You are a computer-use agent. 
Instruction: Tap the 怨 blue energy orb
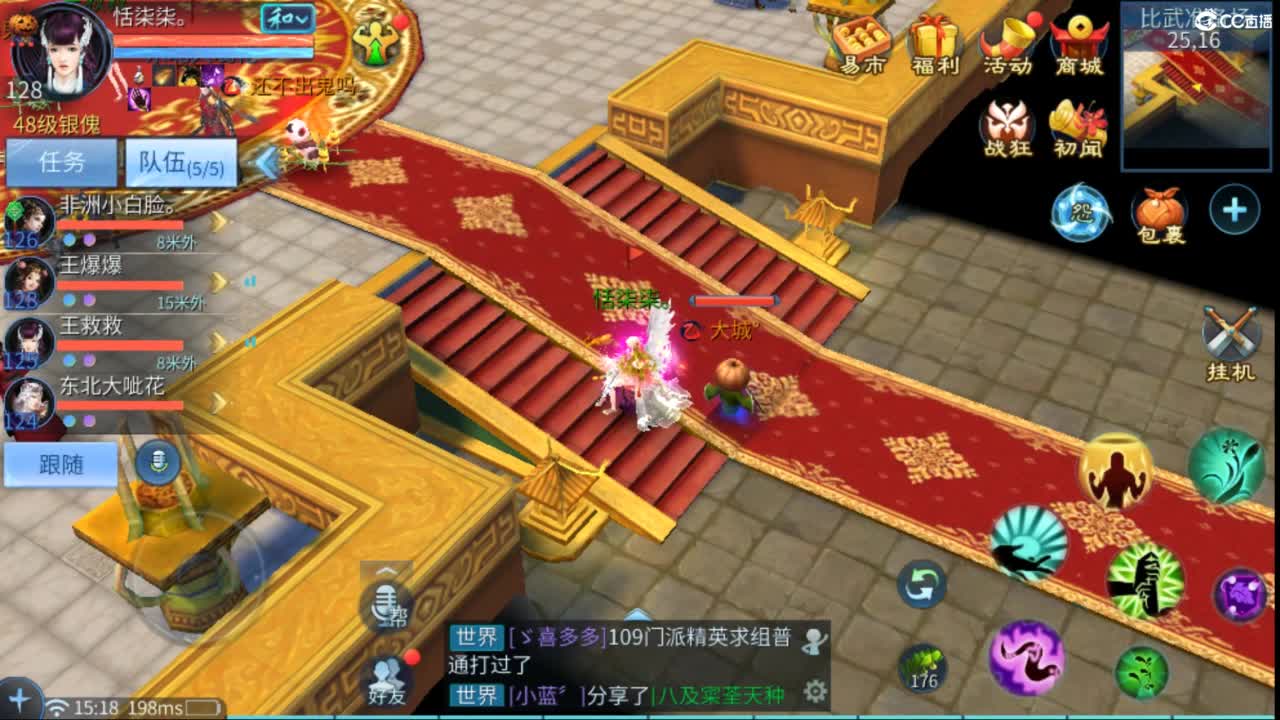pyautogui.click(x=1083, y=212)
